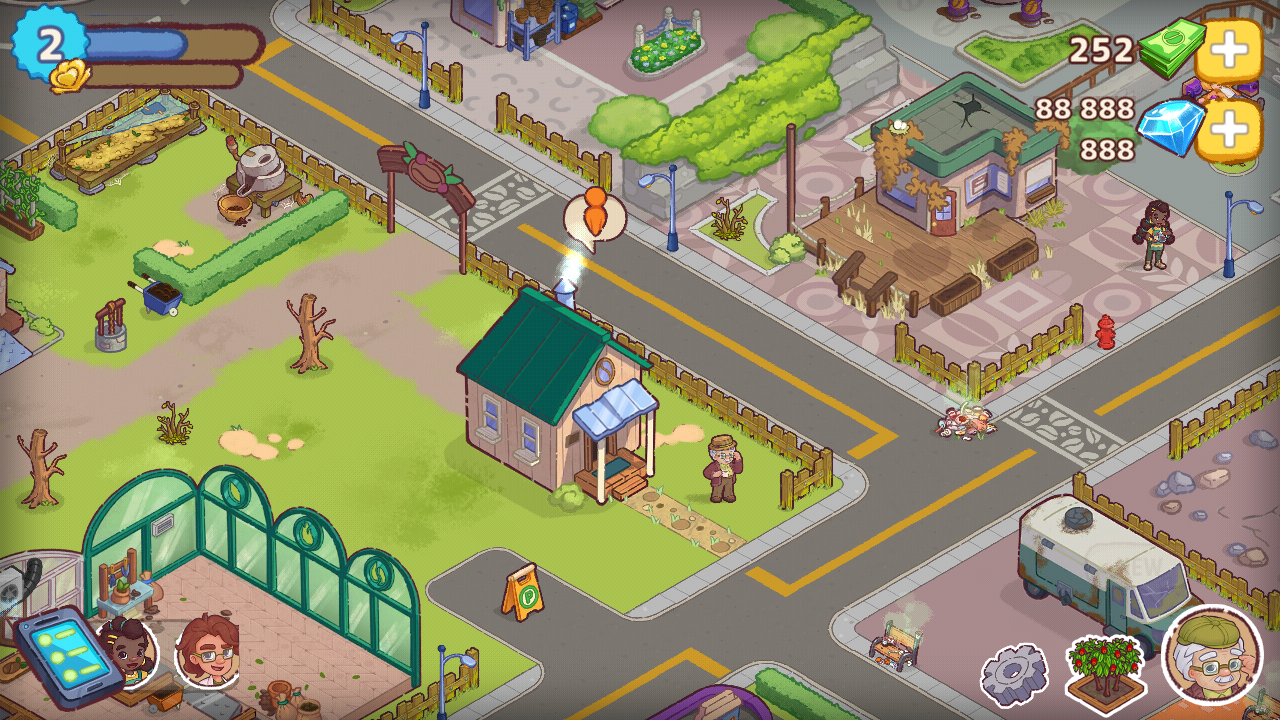Click the level 2 star badge
Viewport: 1280px width, 720px height.
pos(50,44)
